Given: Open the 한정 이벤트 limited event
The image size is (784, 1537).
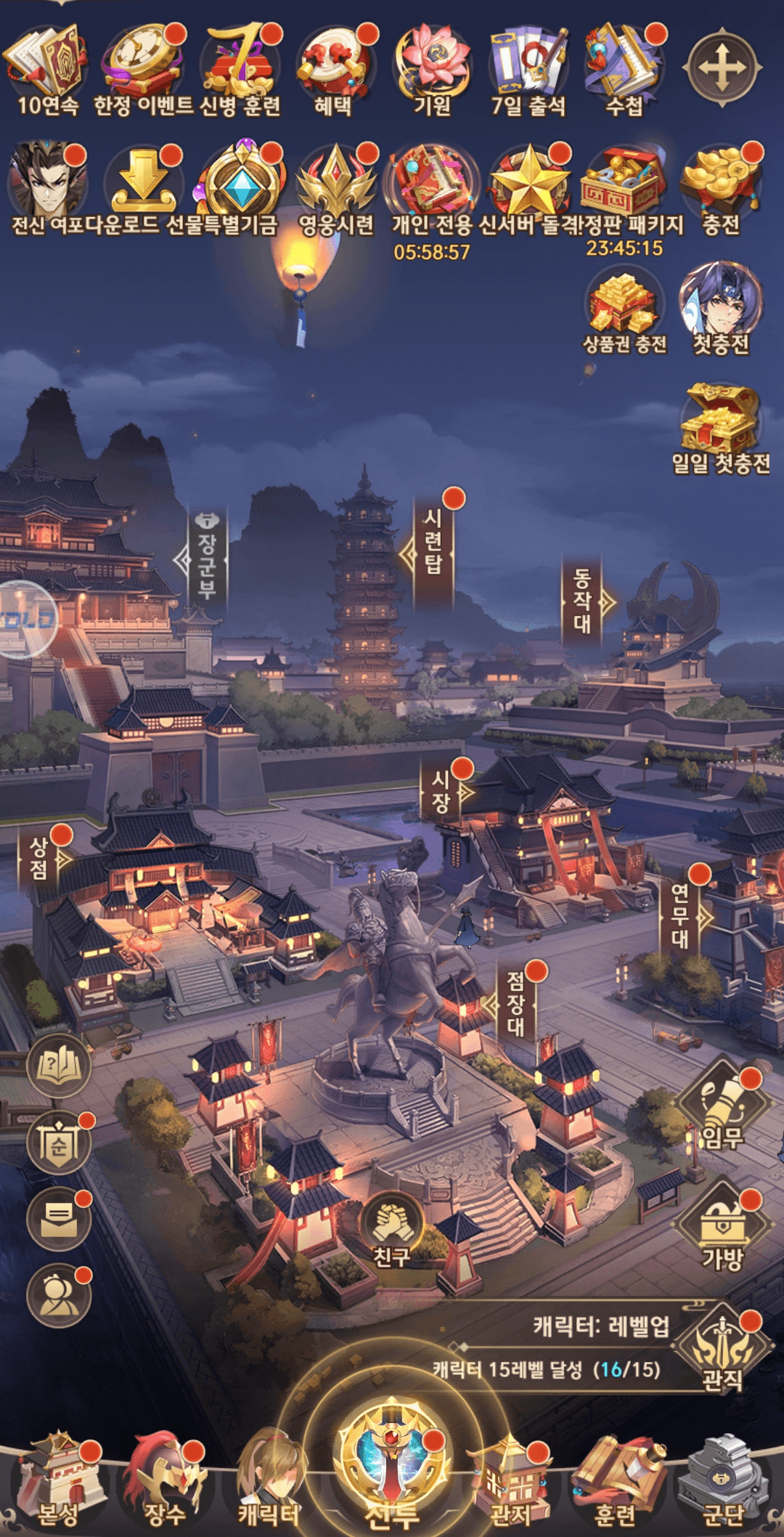Looking at the screenshot, I should 142,67.
